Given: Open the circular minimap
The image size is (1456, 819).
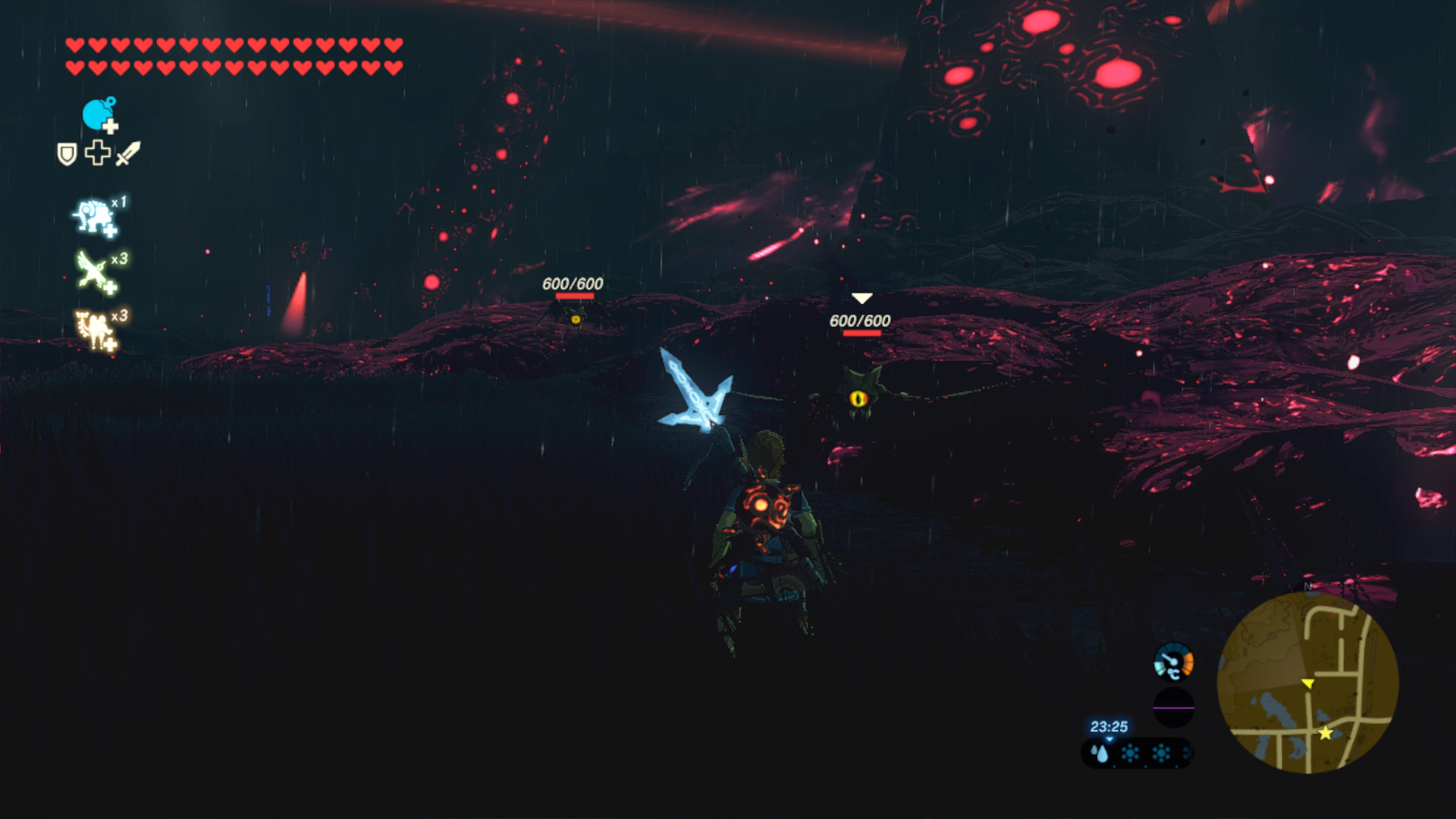Looking at the screenshot, I should 1307,682.
